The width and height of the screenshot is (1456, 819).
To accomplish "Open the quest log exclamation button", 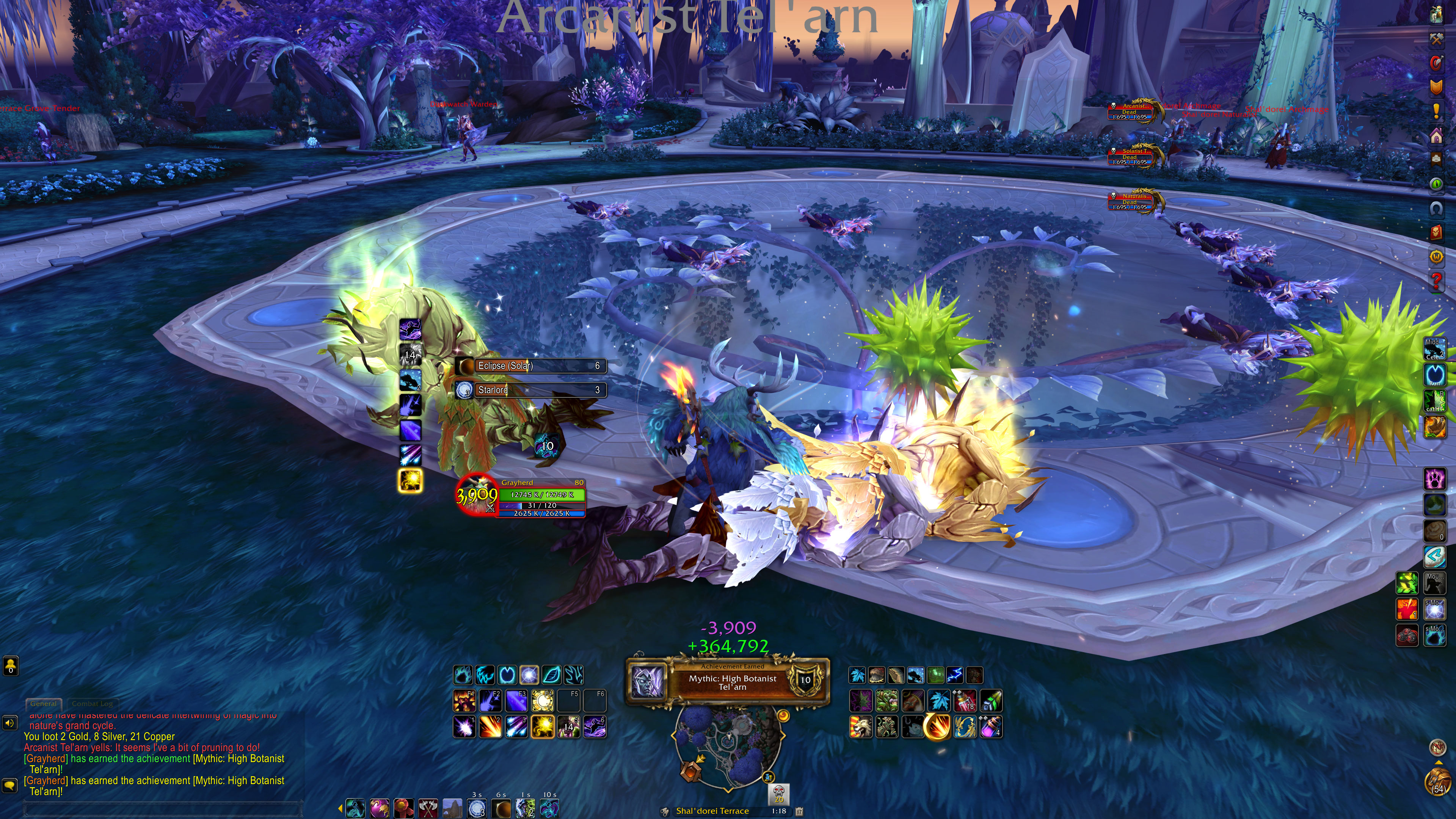I will point(1436,111).
